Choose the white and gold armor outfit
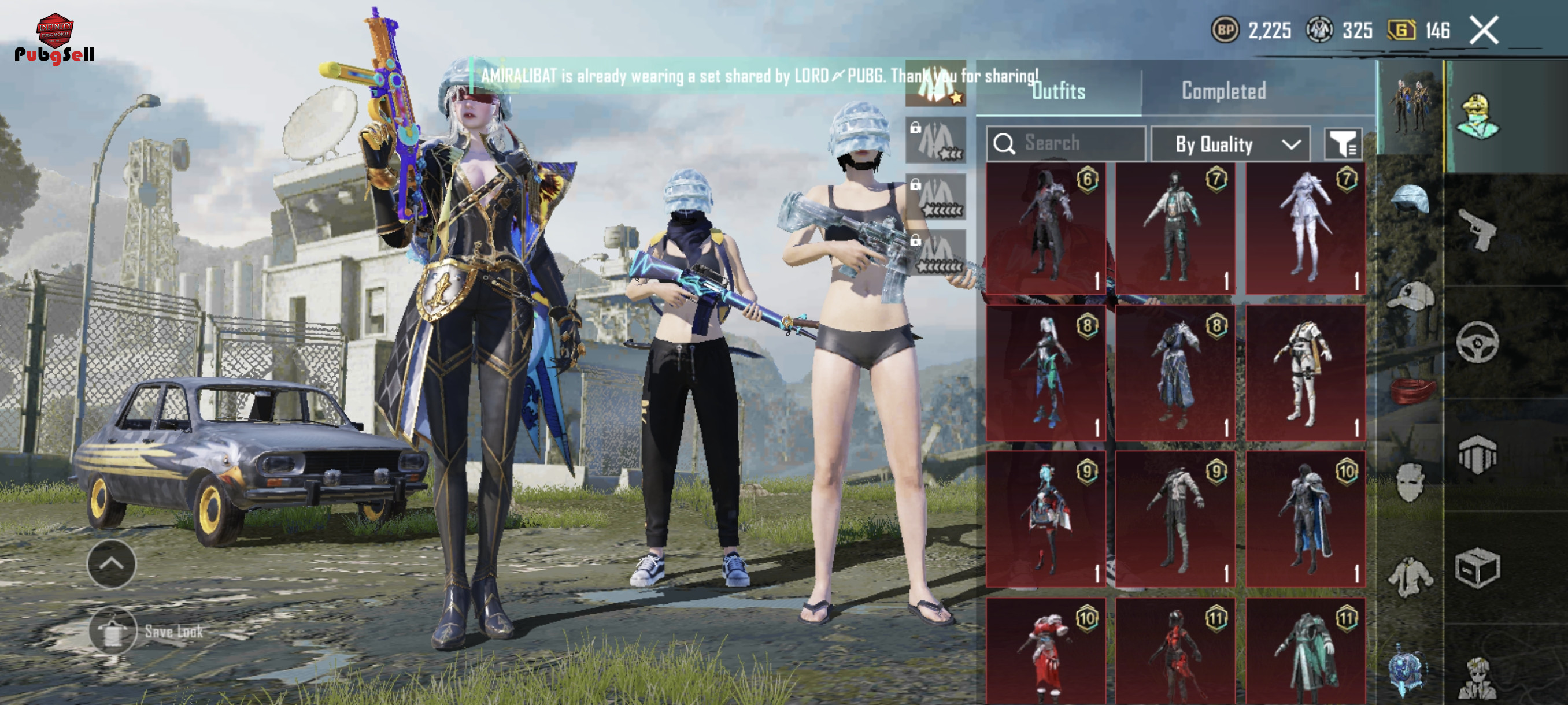Viewport: 1568px width, 705px height. pos(1305,373)
